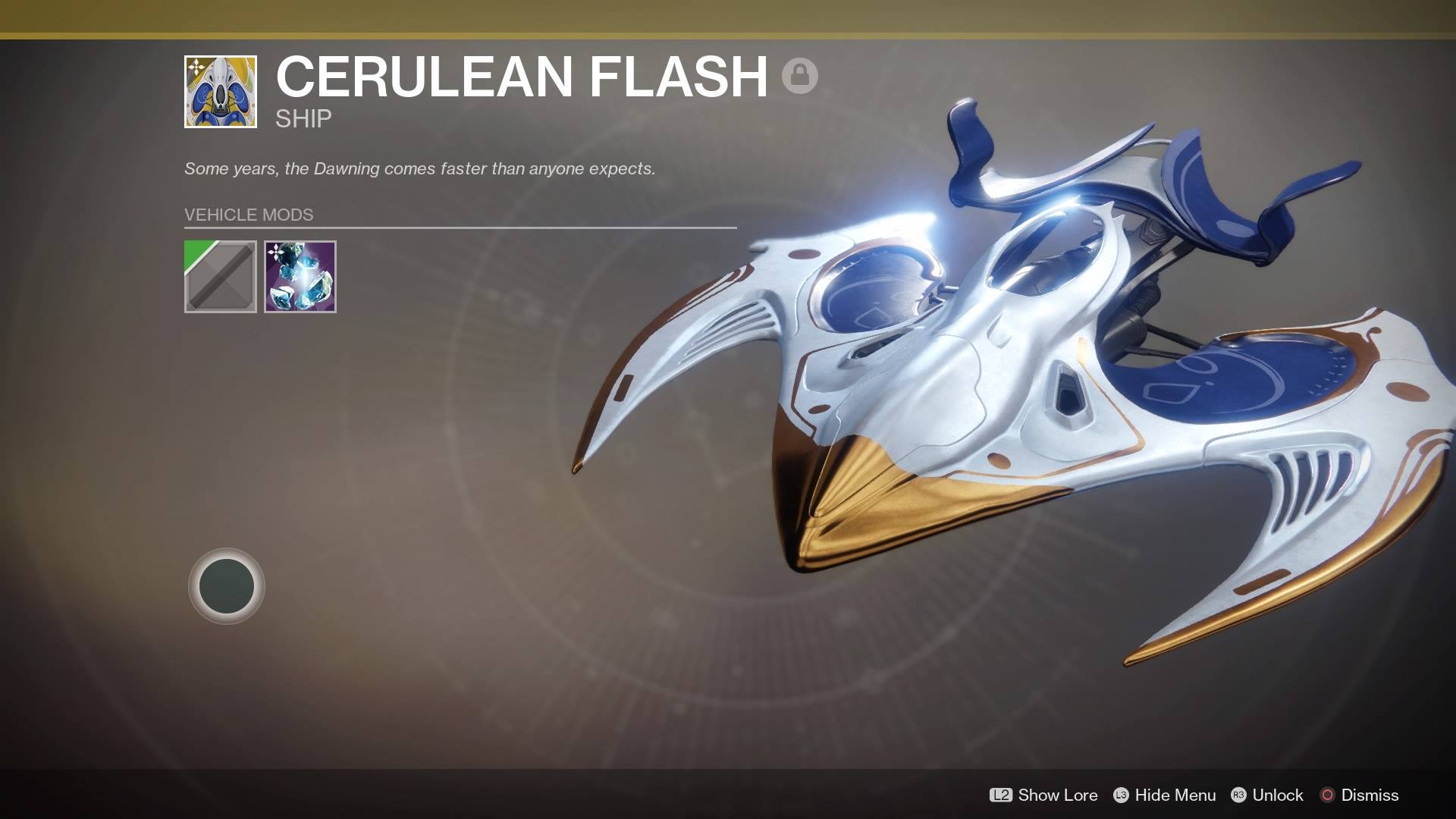1456x819 pixels.
Task: Click the lock status icon beside title
Action: 799,76
